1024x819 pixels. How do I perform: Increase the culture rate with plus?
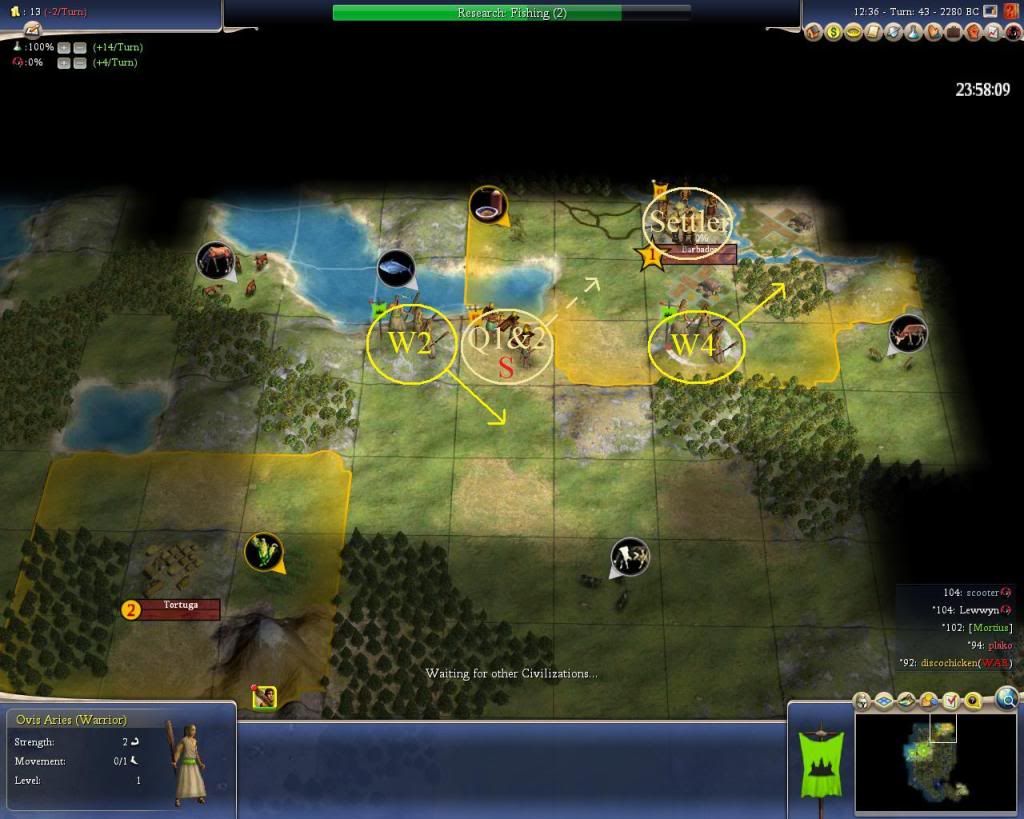click(64, 63)
